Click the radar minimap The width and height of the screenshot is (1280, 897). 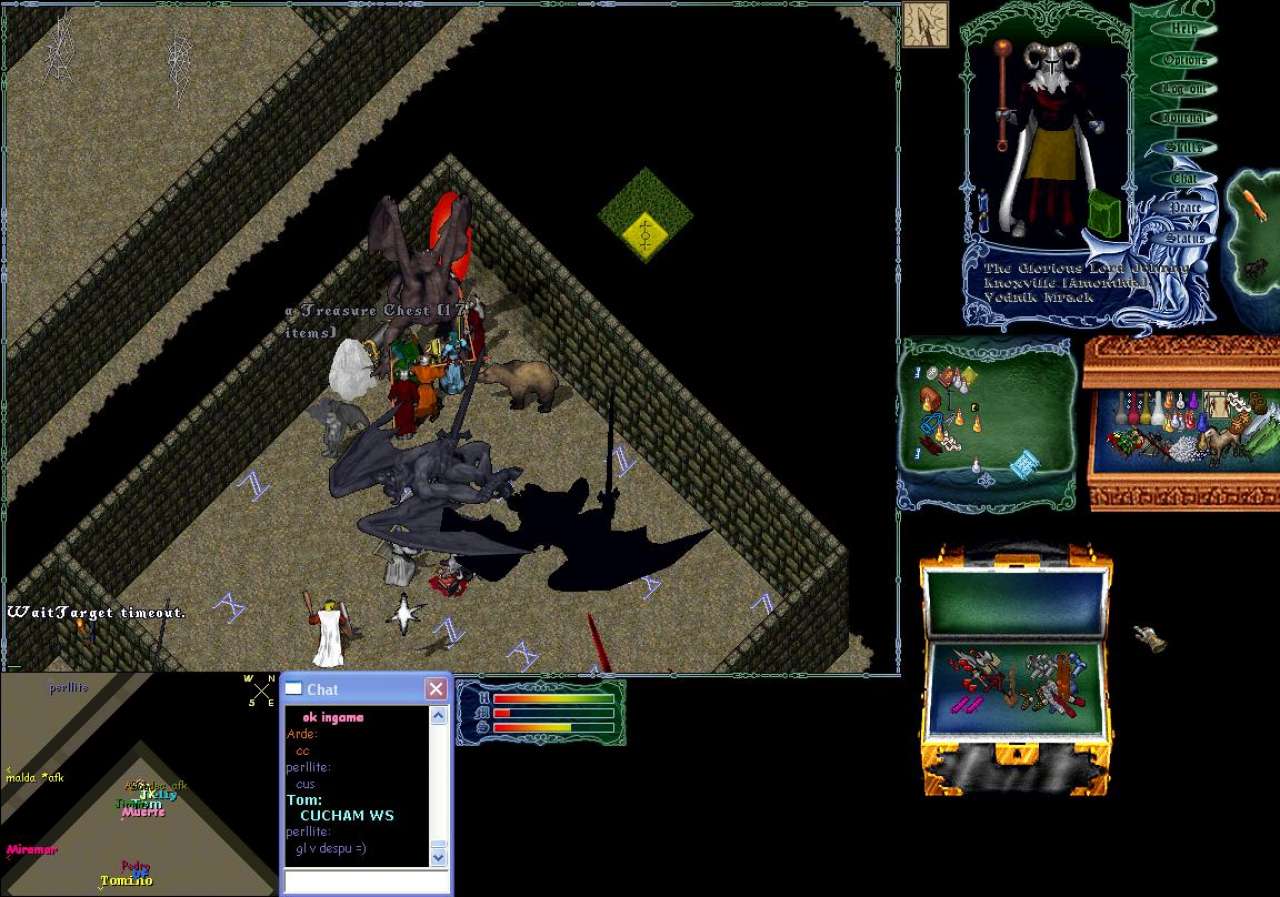coord(138,784)
